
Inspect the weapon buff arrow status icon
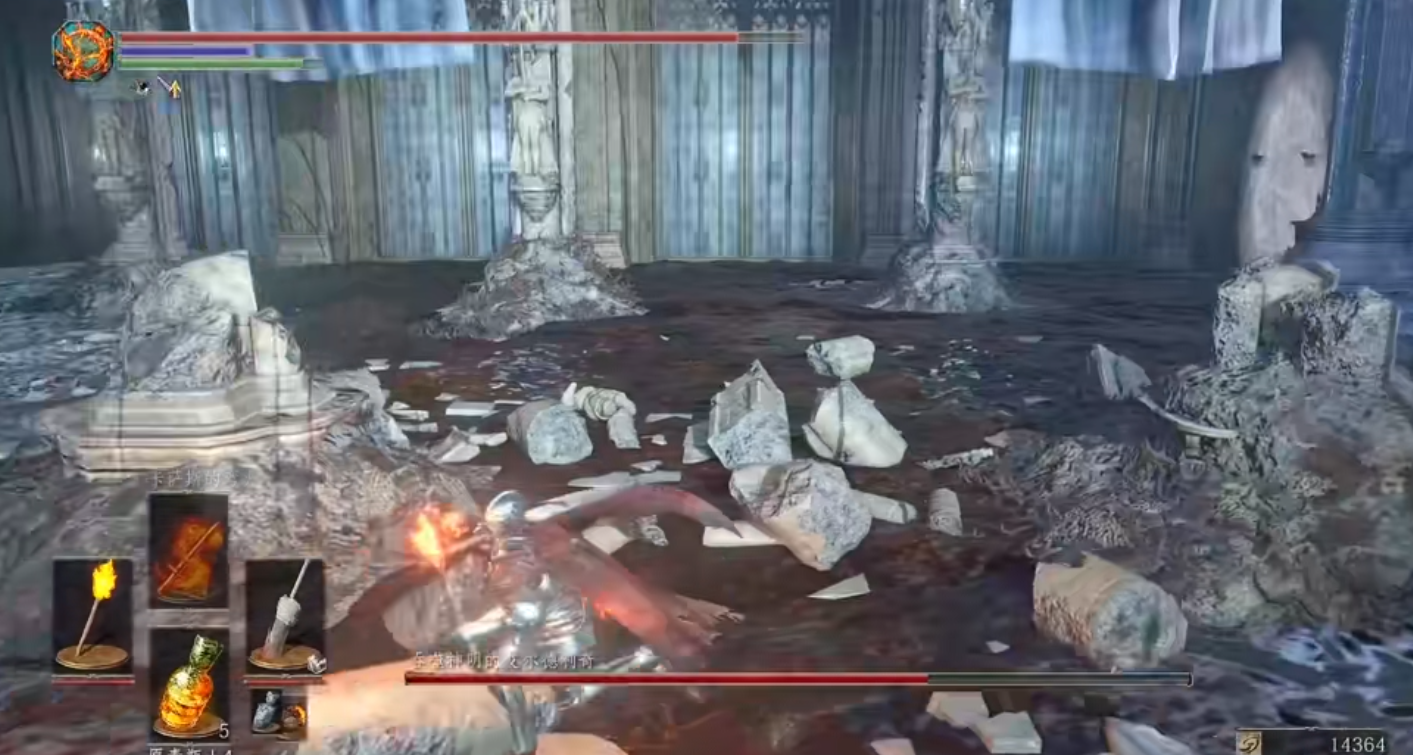point(170,87)
